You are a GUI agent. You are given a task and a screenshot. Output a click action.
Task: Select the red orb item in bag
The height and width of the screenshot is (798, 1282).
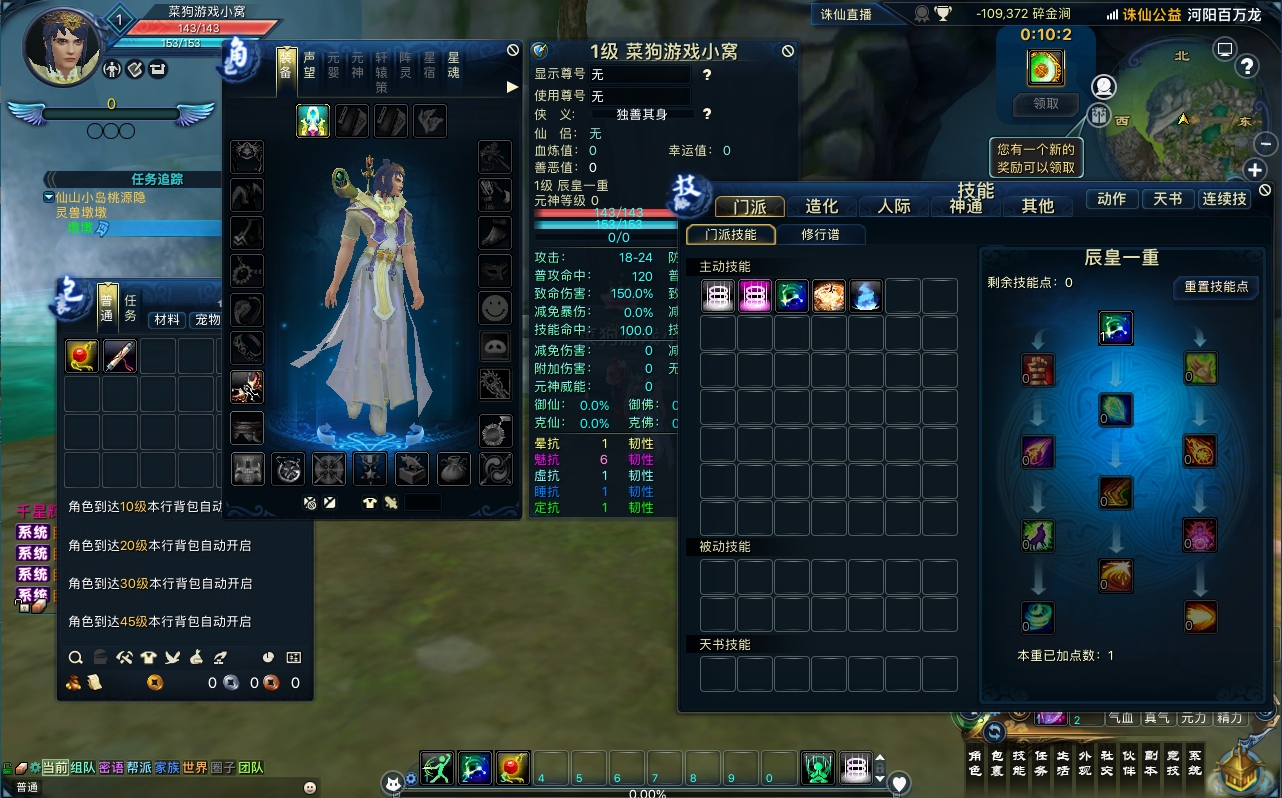coord(82,356)
